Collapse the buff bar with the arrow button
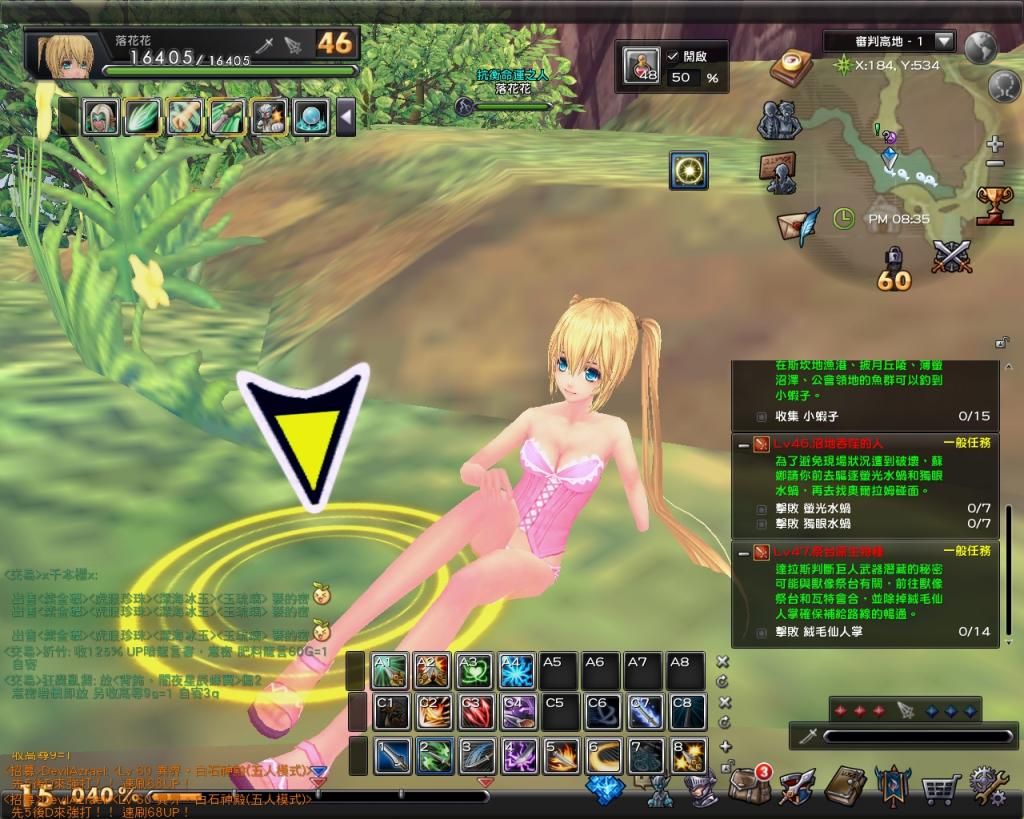This screenshot has width=1024, height=819. (346, 117)
